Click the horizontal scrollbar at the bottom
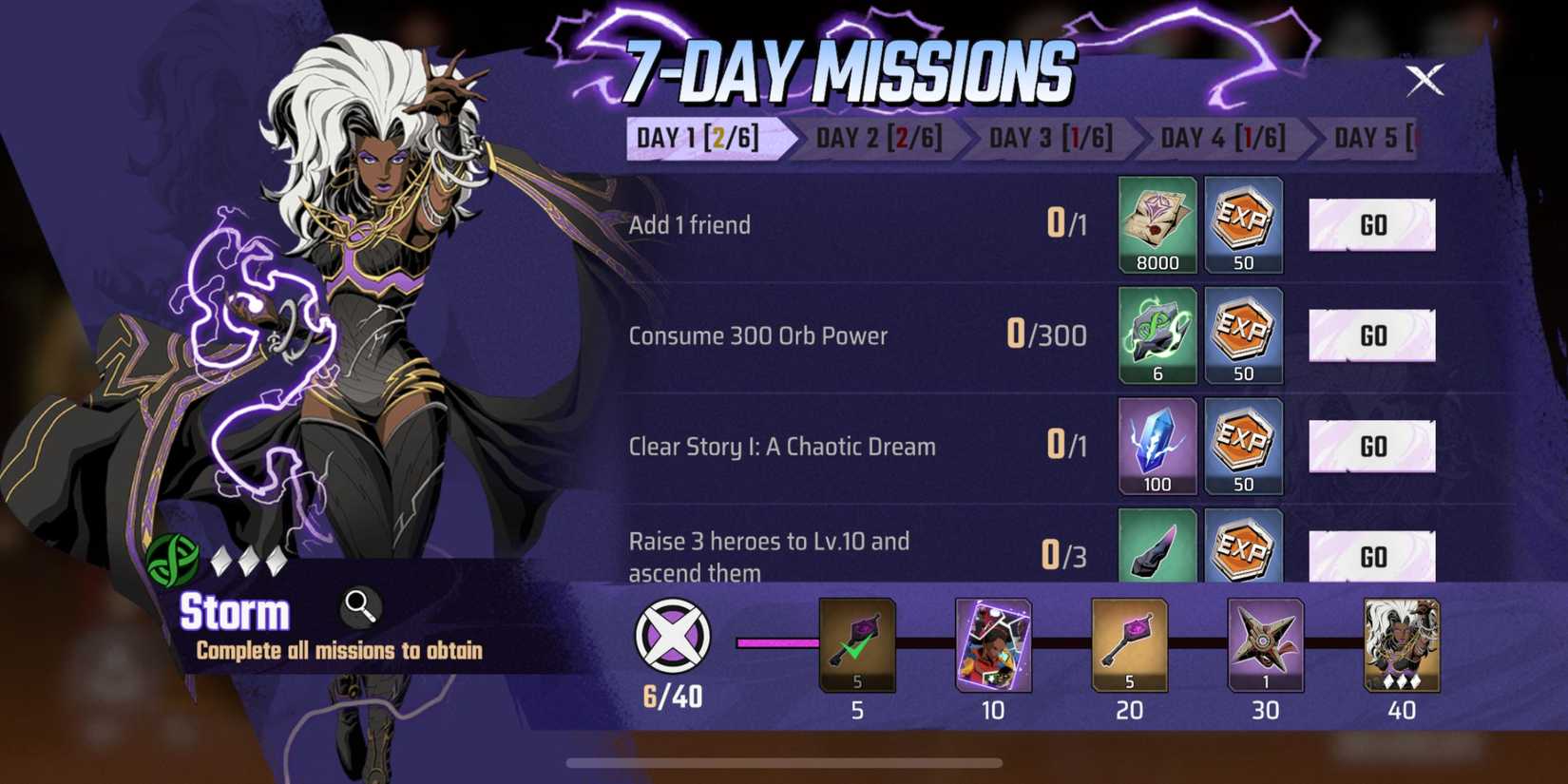This screenshot has width=1568, height=784. [784, 760]
